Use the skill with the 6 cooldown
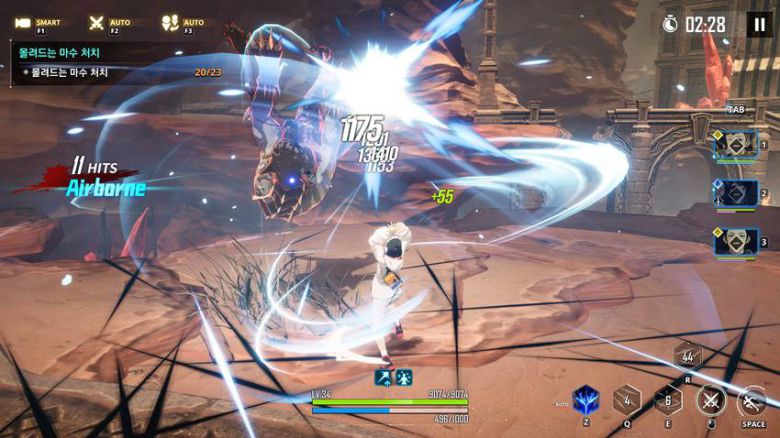Viewport: 780px width, 438px height. pos(668,400)
